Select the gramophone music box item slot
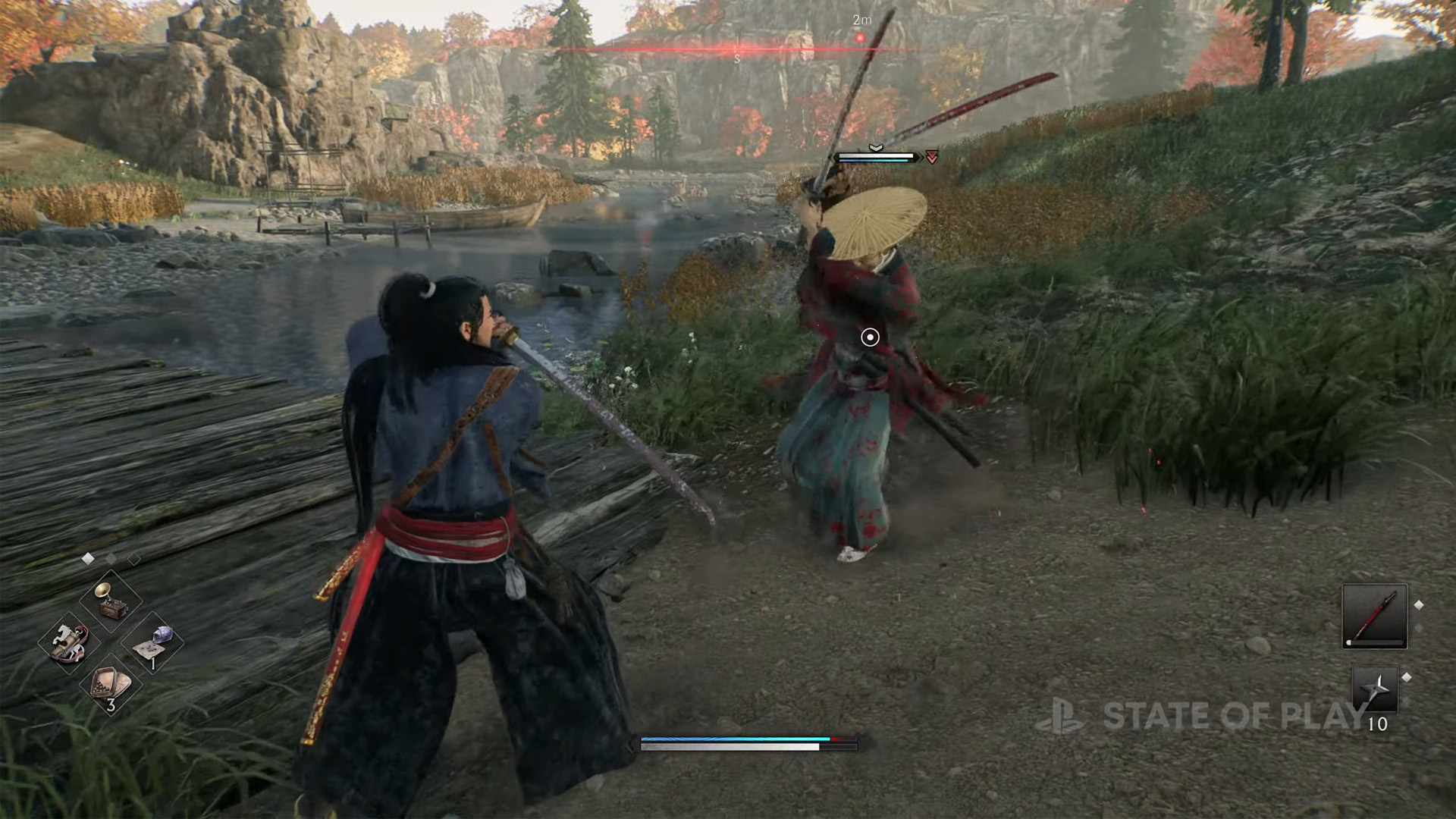The width and height of the screenshot is (1456, 819). pyautogui.click(x=111, y=601)
